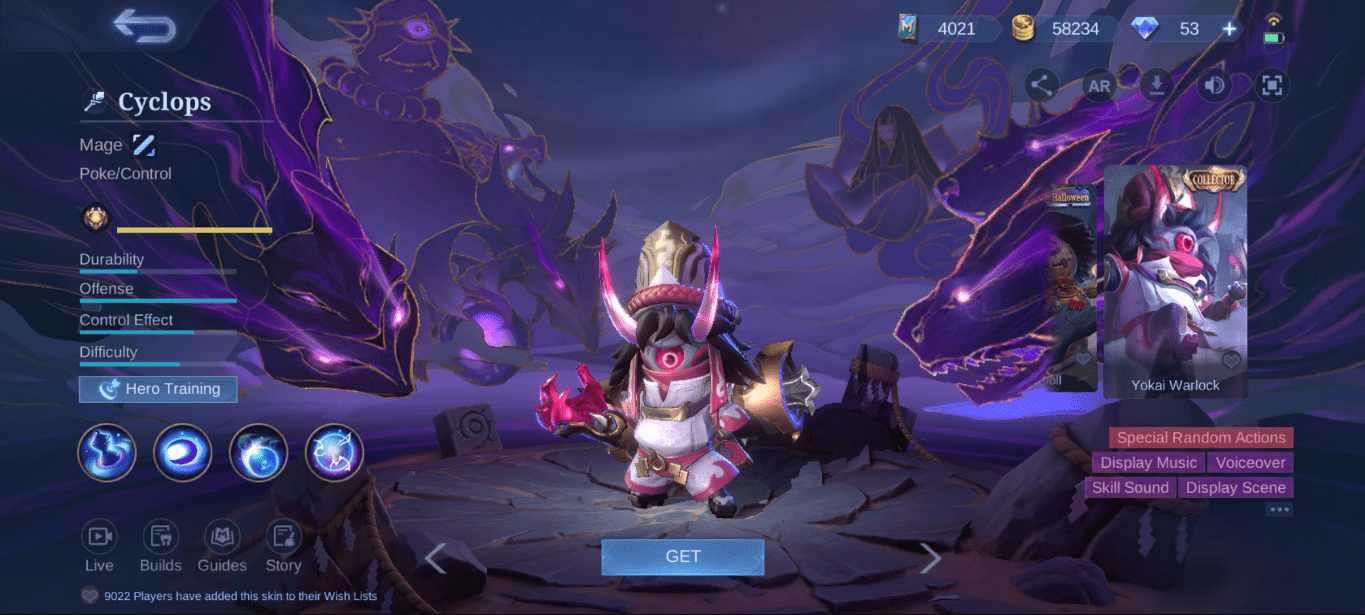Play the skin's Display Music
The image size is (1365, 615).
[x=1148, y=463]
